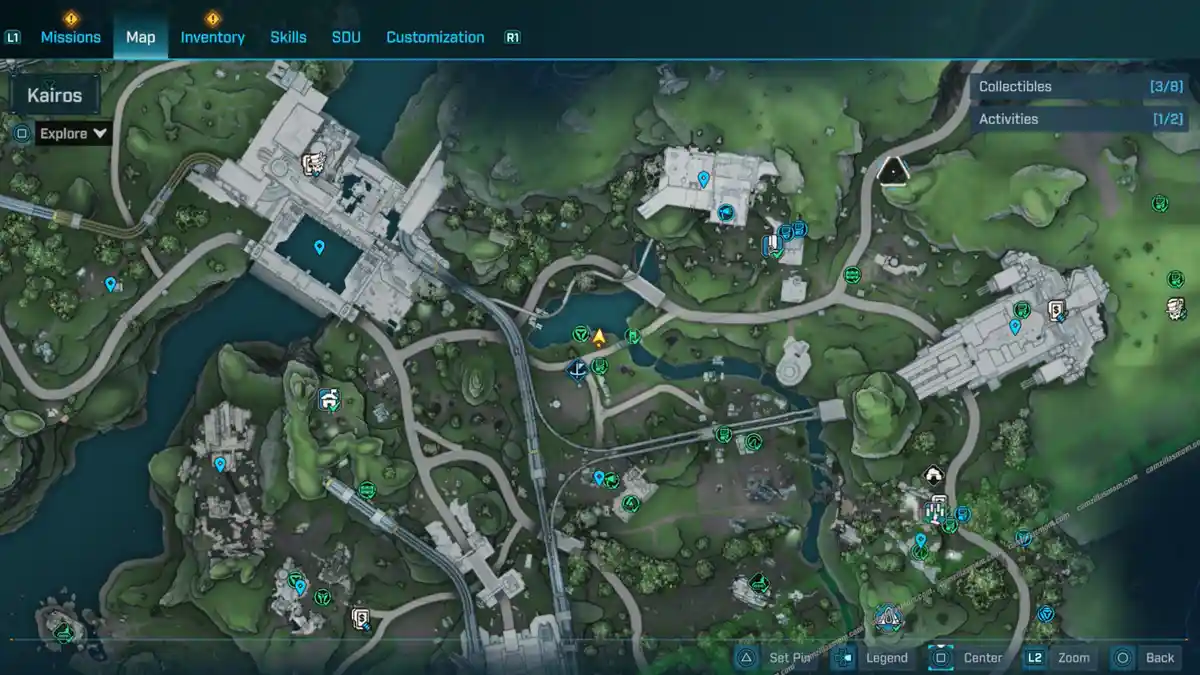Screen dimensions: 1200x675
Task: Open the Inventory tab
Action: (212, 37)
